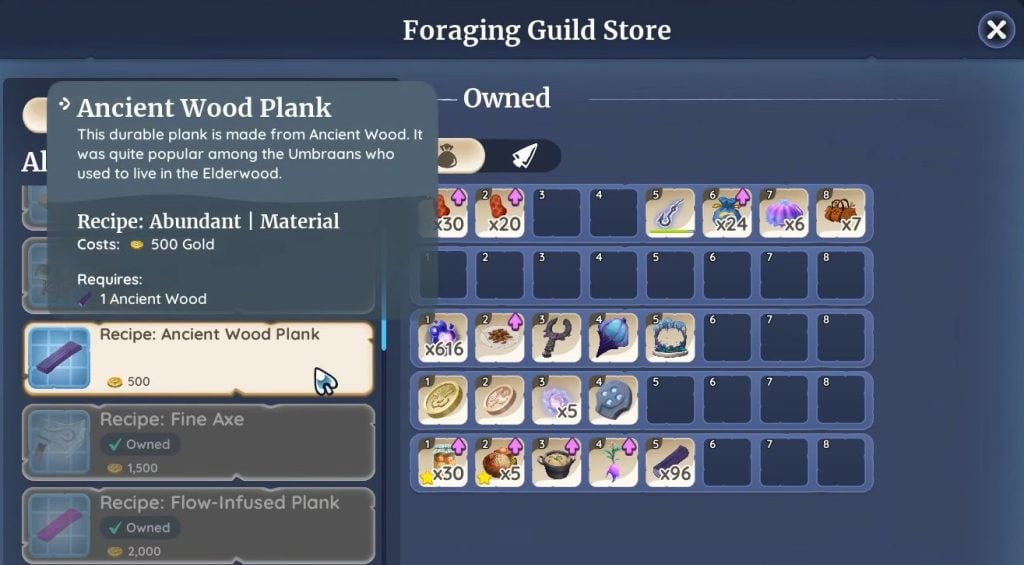Select the gold coin item slot
This screenshot has width=1024, height=565.
click(444, 399)
